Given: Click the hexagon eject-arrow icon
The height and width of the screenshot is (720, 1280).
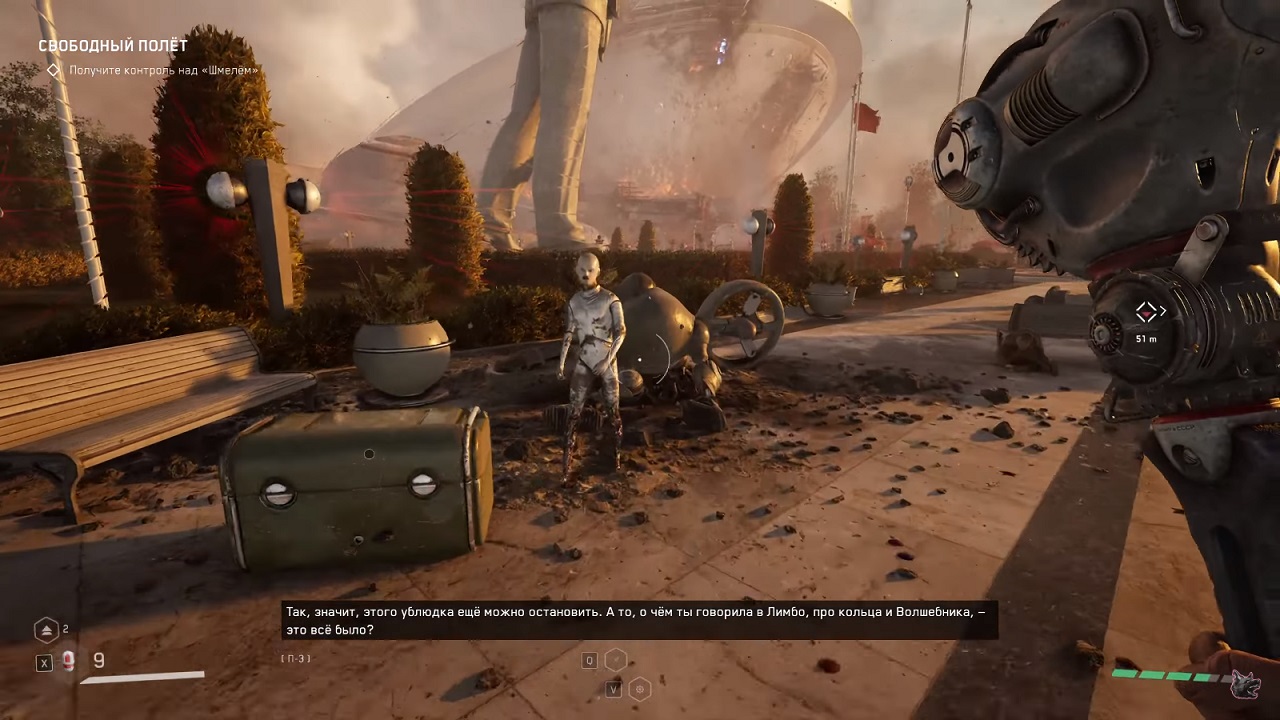Looking at the screenshot, I should click(47, 630).
